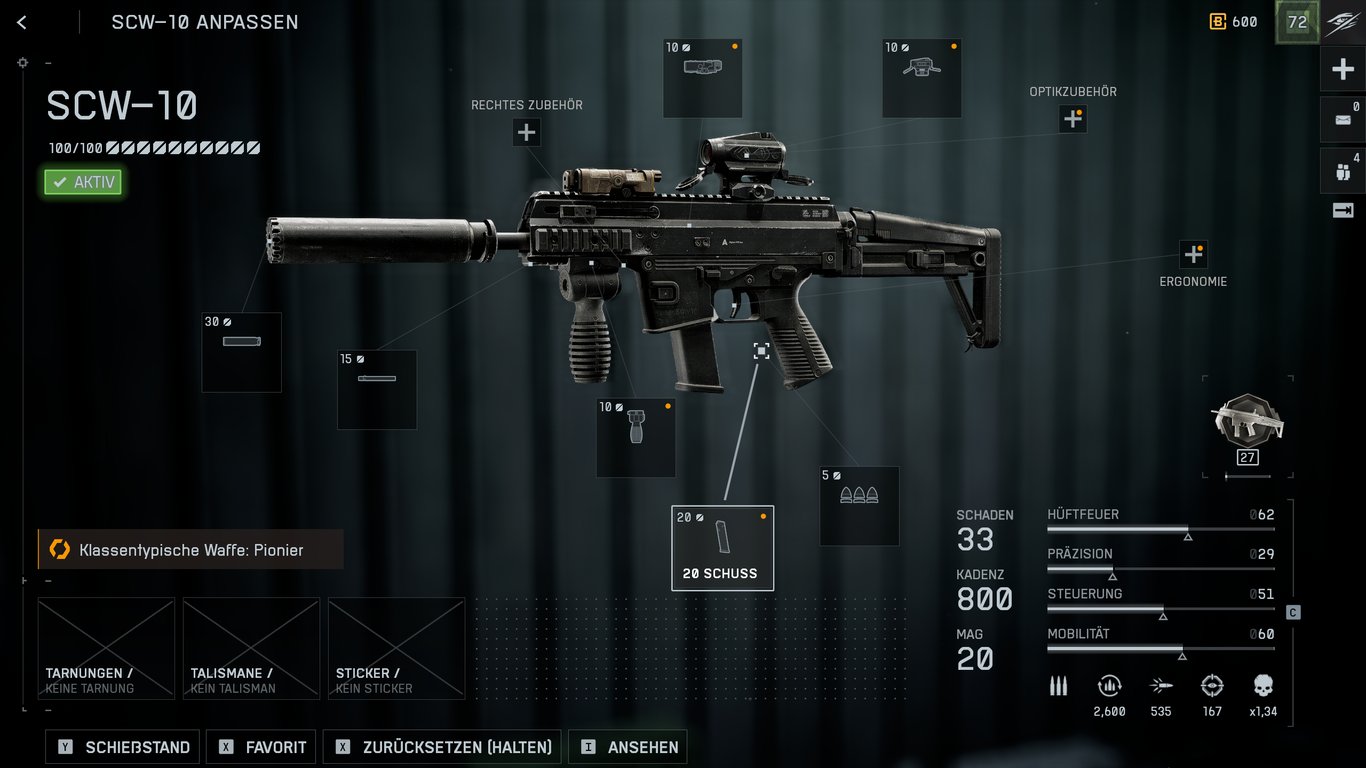Select the laser sight top accessory slot
This screenshot has width=1366, height=768.
702,78
